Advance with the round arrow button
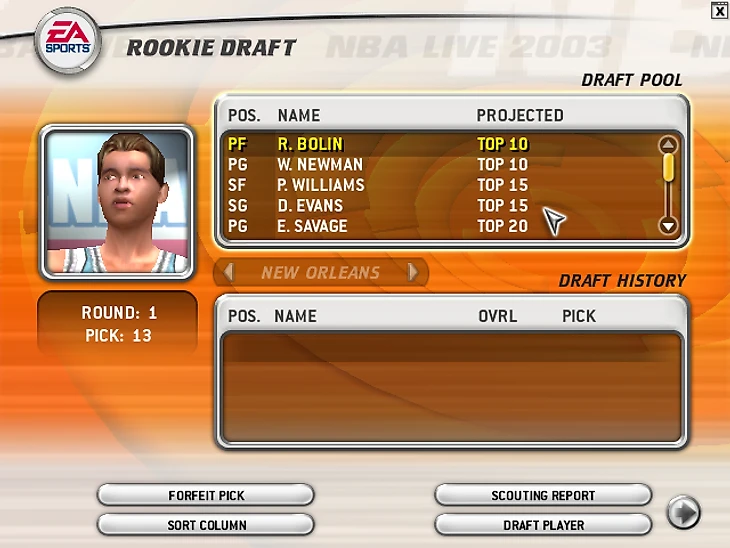Image resolution: width=730 pixels, height=548 pixels. (x=684, y=513)
